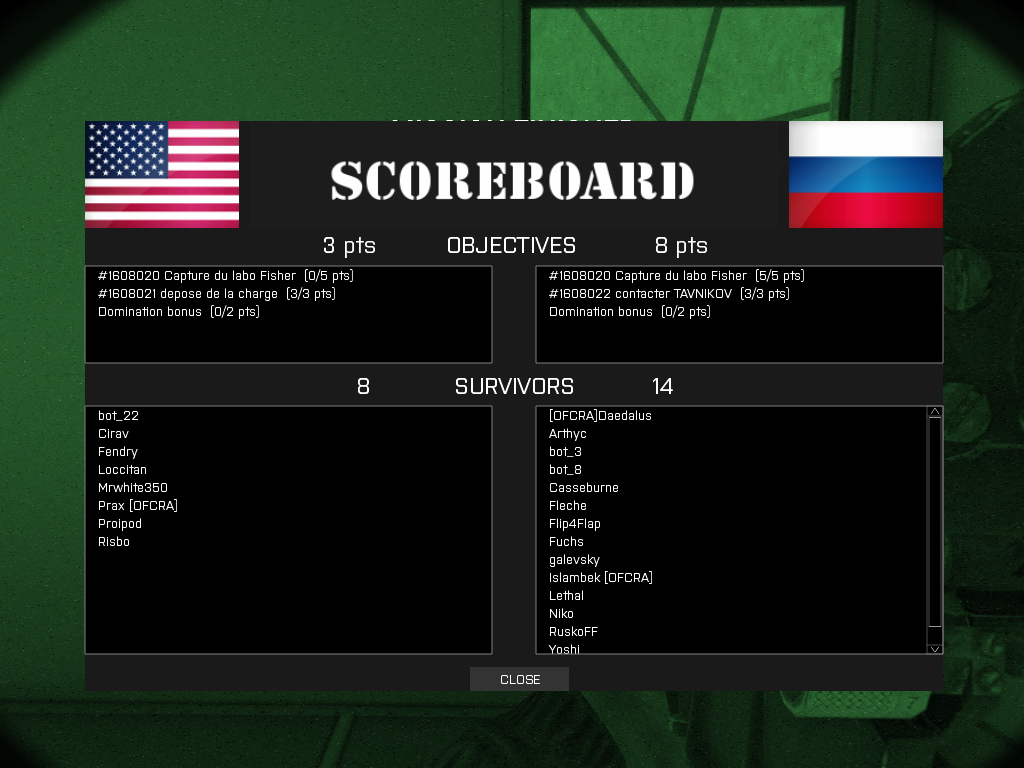Select RuskoFF in the survivors list
The width and height of the screenshot is (1024, 768).
pyautogui.click(x=573, y=632)
